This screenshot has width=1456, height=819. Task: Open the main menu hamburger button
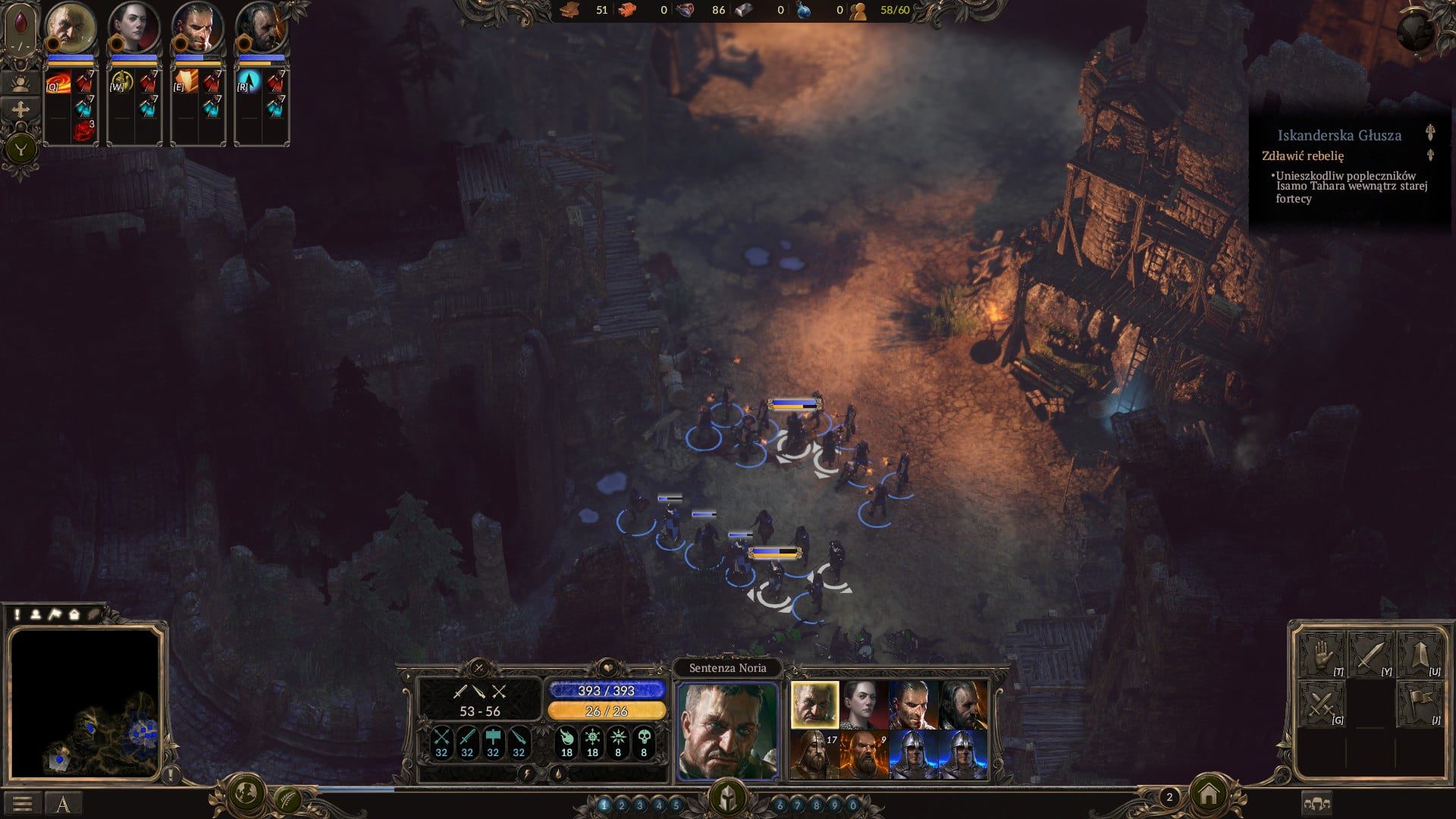click(x=23, y=803)
